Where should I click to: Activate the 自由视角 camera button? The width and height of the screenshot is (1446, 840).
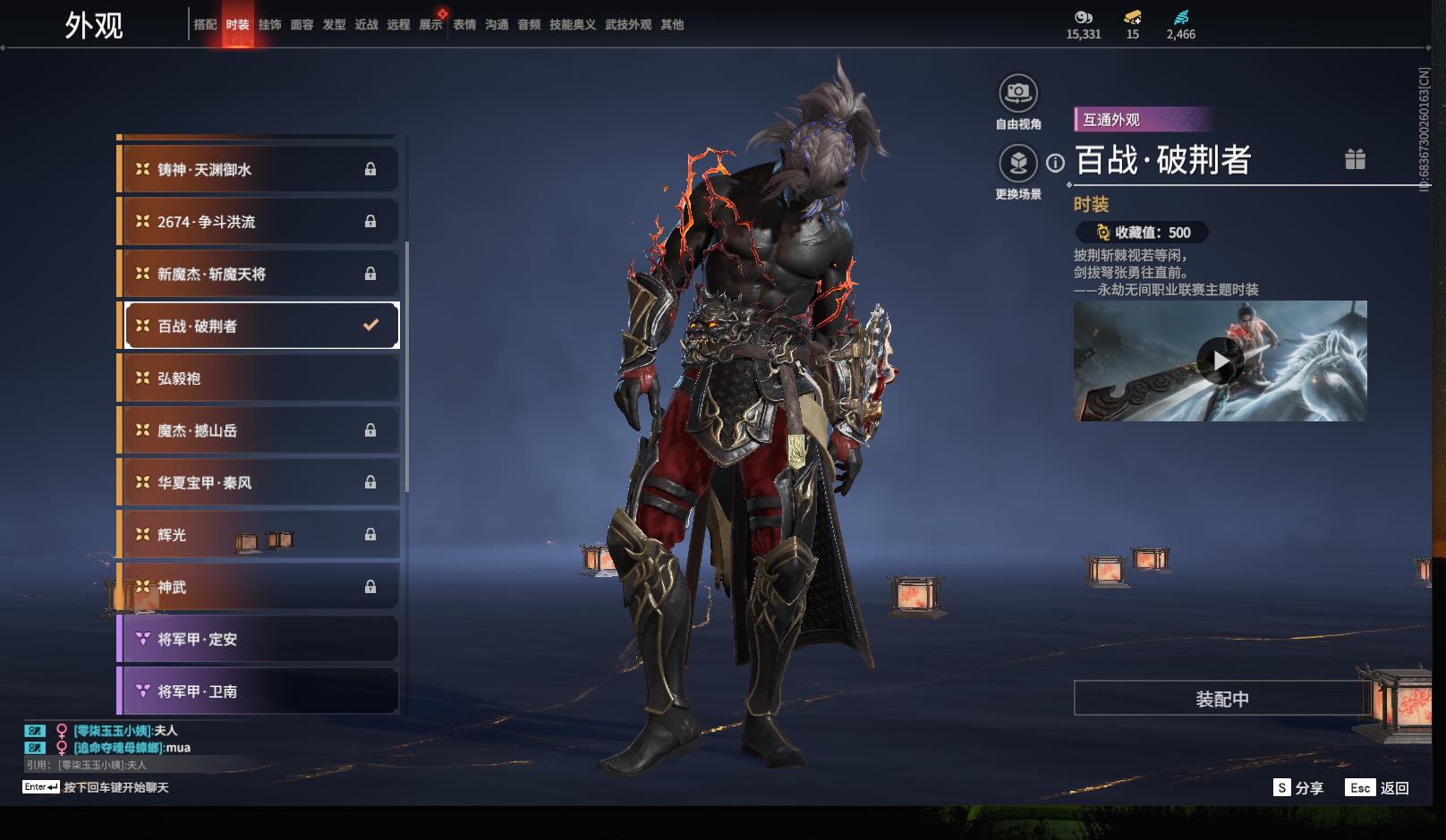pyautogui.click(x=1017, y=94)
